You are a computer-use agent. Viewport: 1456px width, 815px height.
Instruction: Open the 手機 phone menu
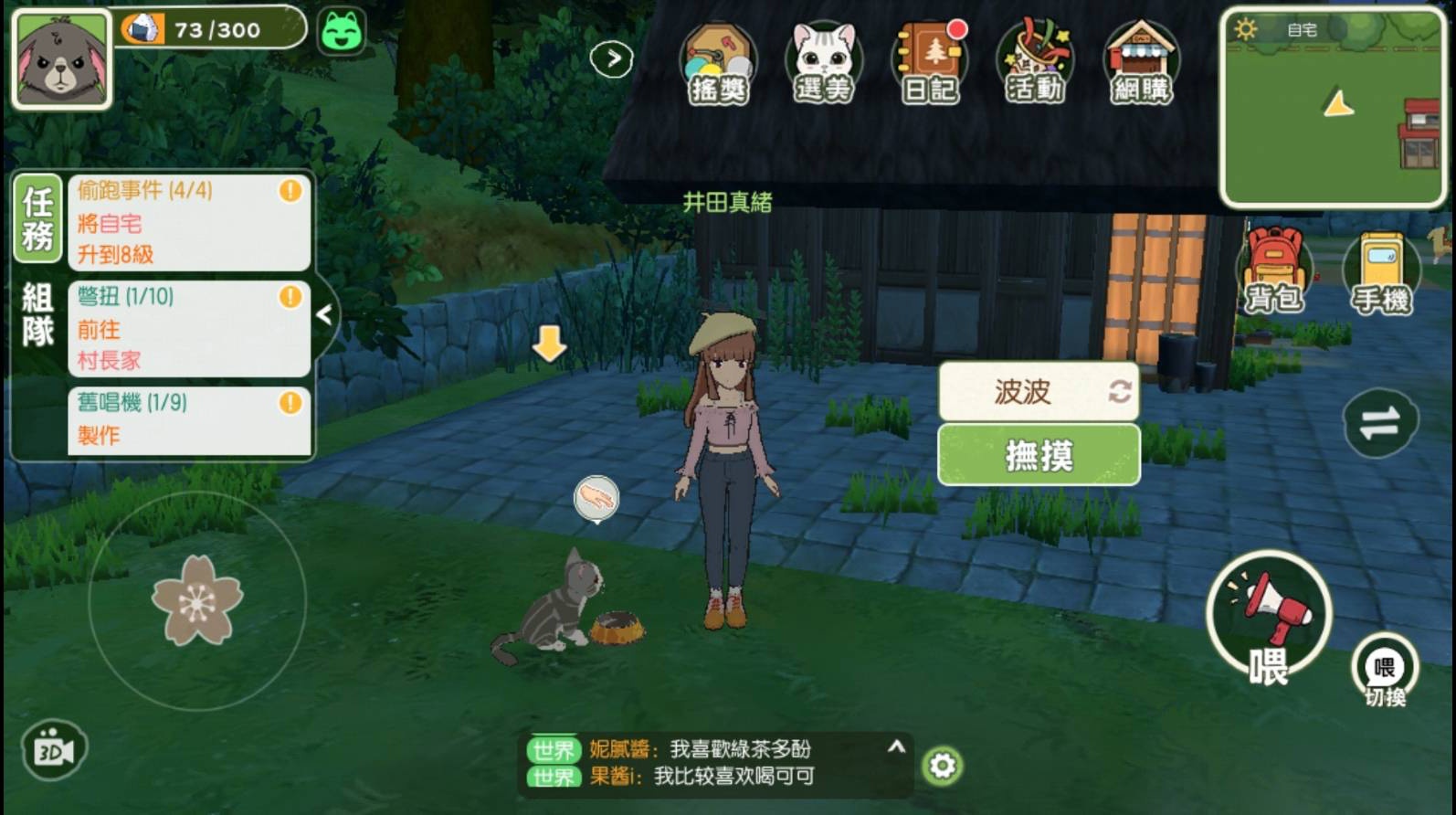tap(1380, 274)
